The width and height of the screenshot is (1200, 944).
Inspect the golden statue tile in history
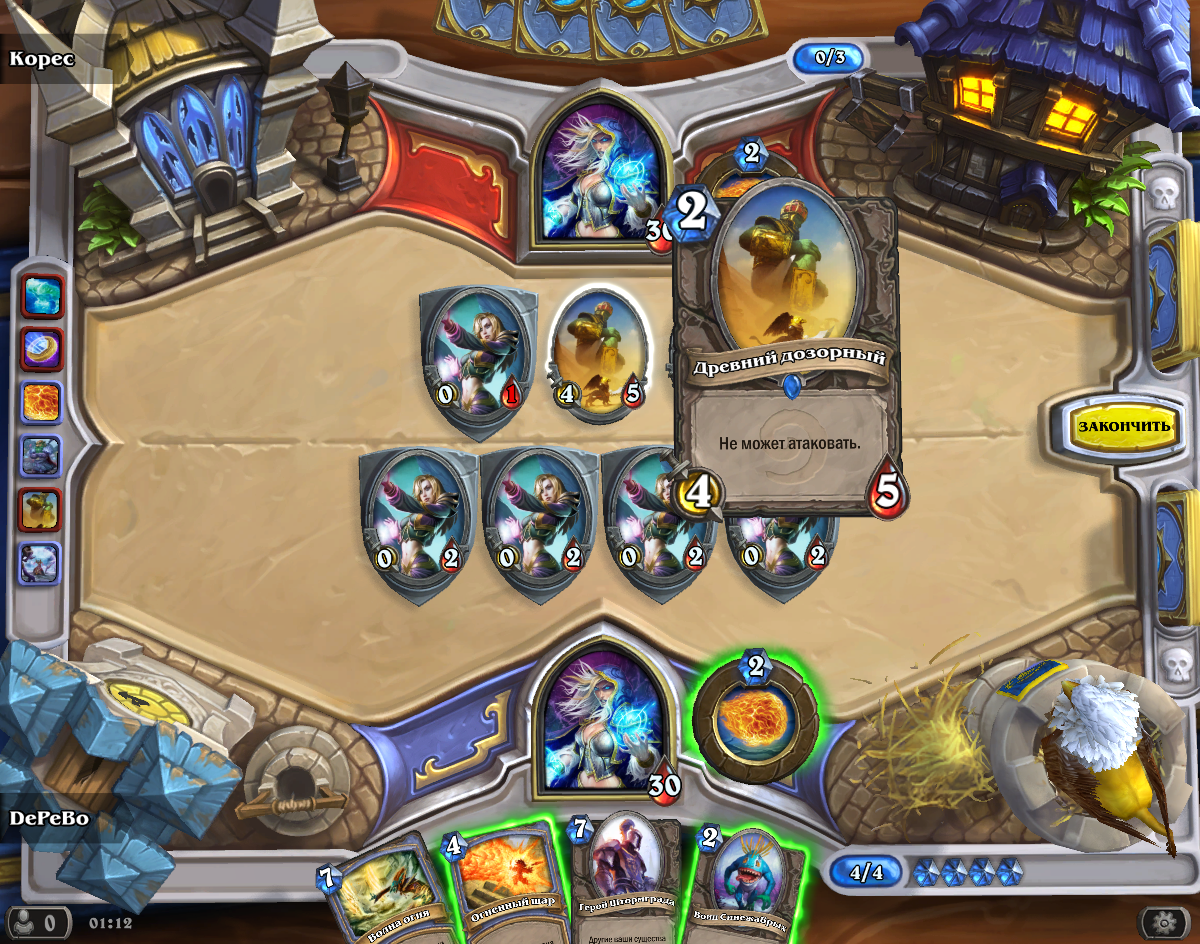pos(41,510)
